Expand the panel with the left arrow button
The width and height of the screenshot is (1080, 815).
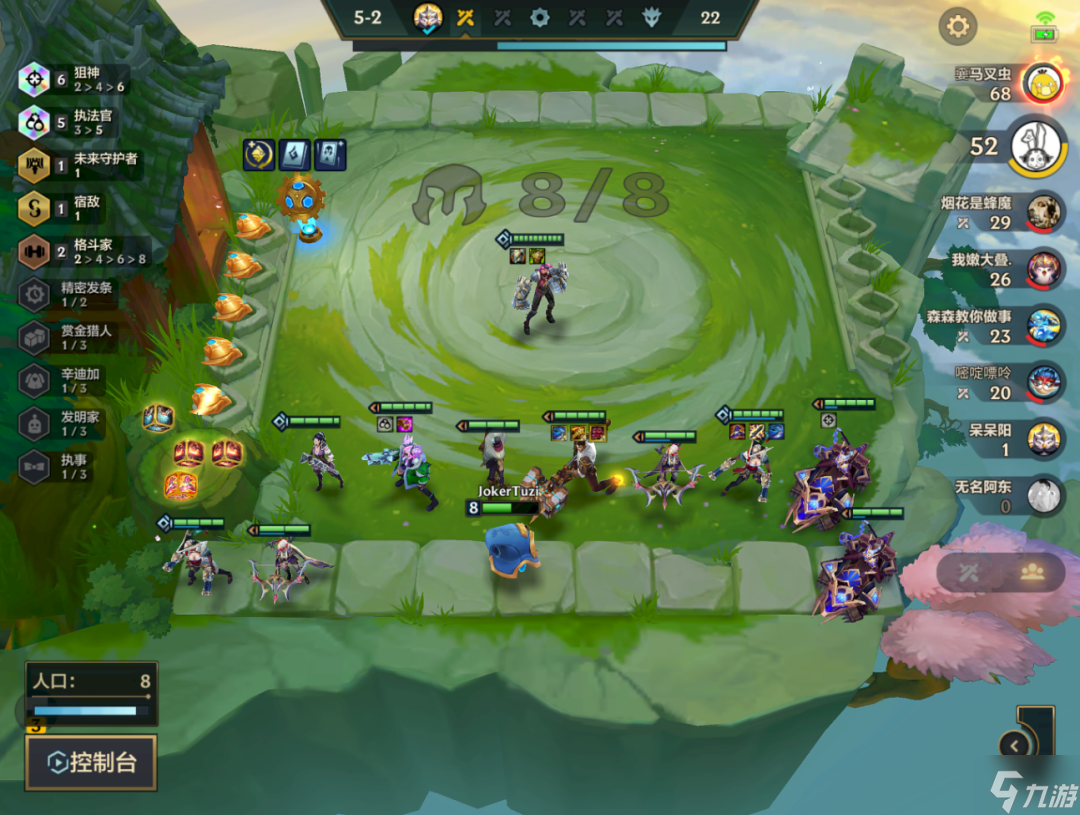pos(1016,745)
